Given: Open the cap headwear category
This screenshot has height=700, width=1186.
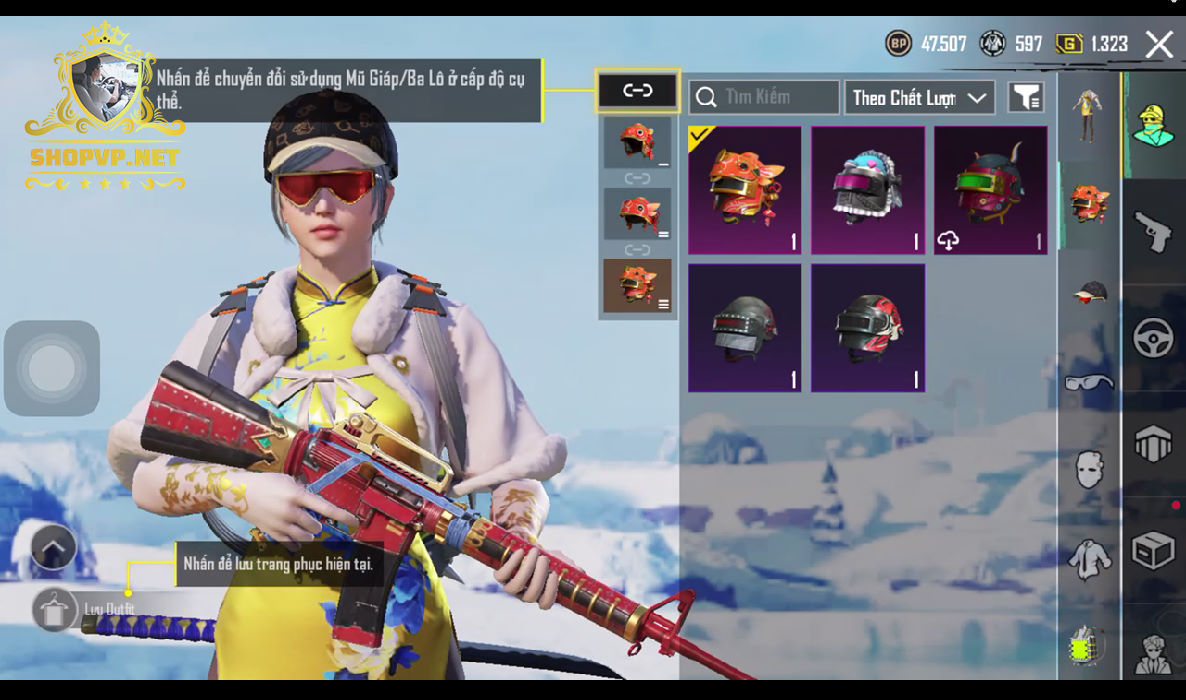Looking at the screenshot, I should click(1089, 292).
